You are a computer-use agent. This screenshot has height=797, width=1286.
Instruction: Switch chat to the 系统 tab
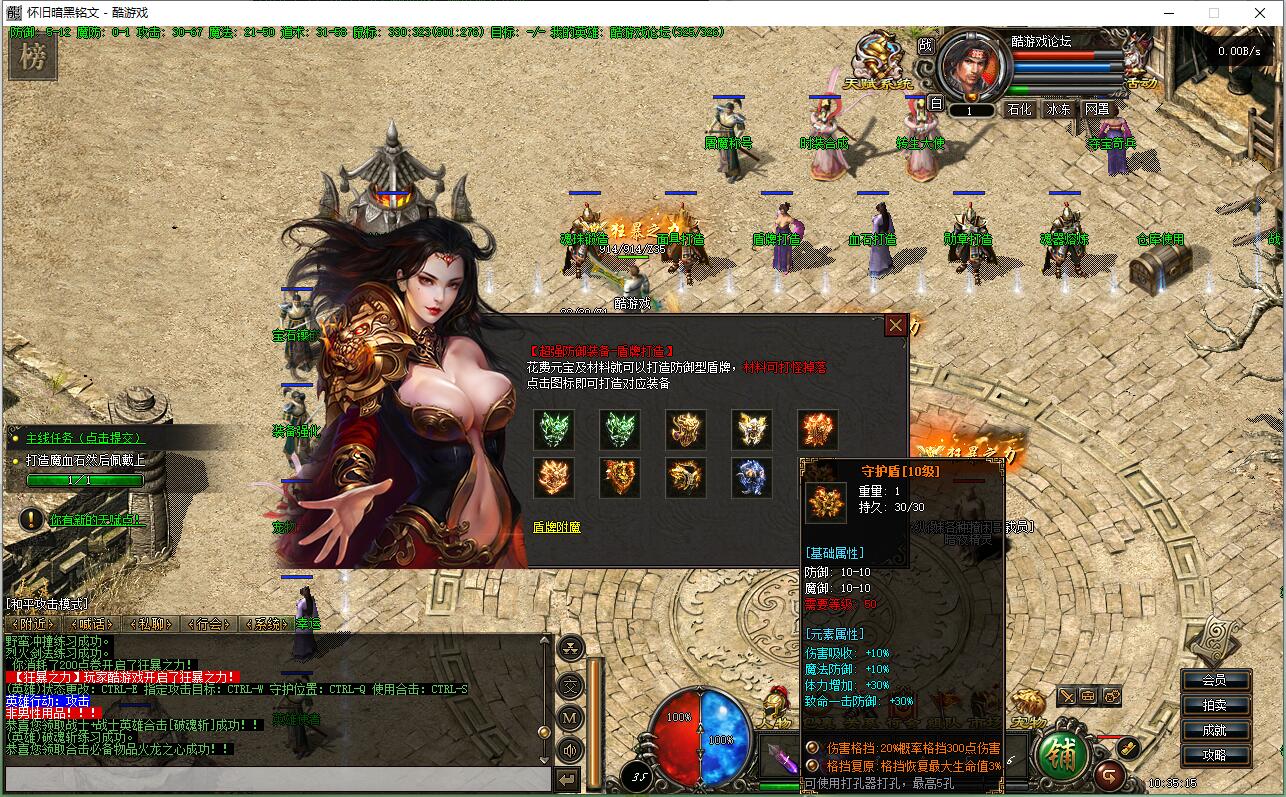[267, 624]
